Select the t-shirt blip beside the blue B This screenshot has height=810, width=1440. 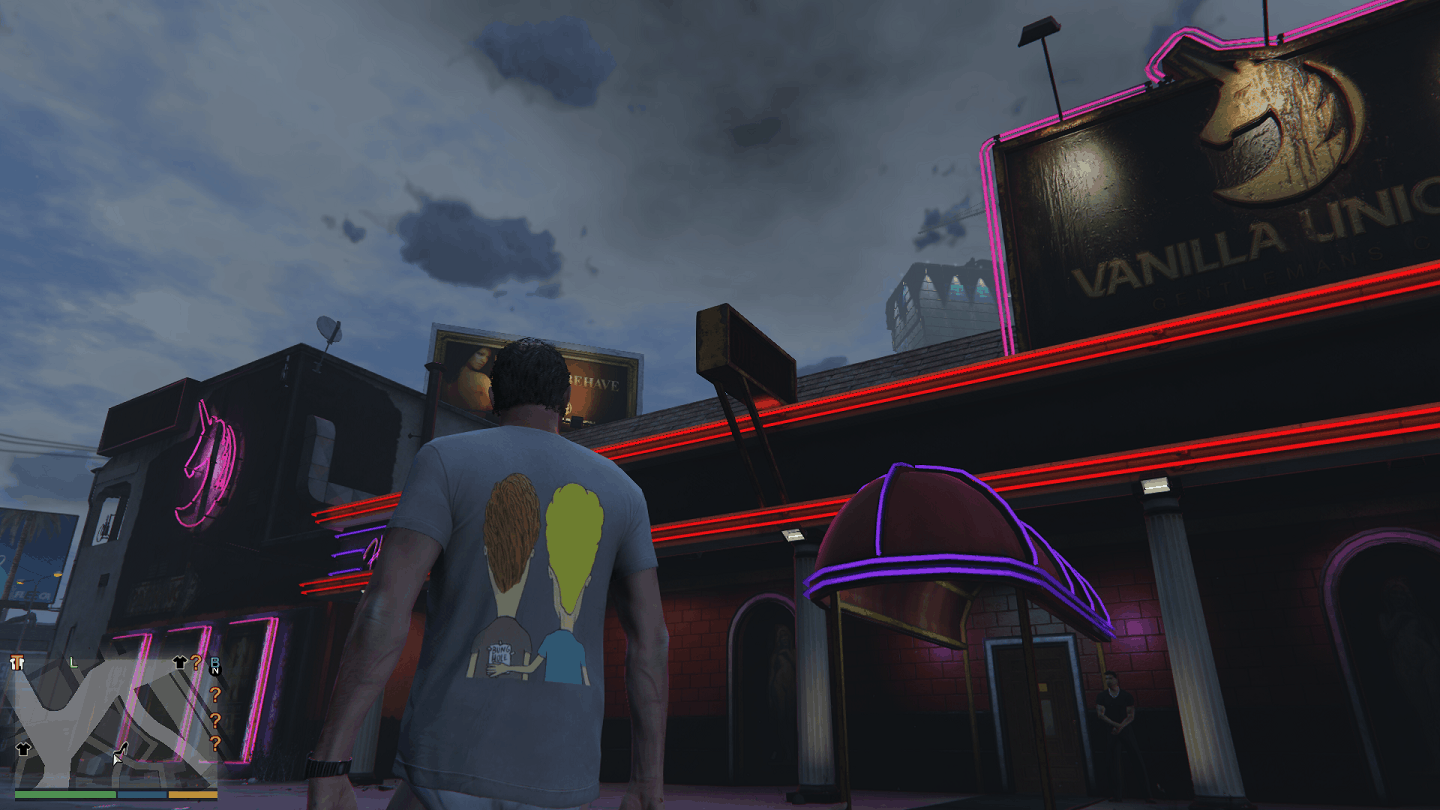click(181, 662)
